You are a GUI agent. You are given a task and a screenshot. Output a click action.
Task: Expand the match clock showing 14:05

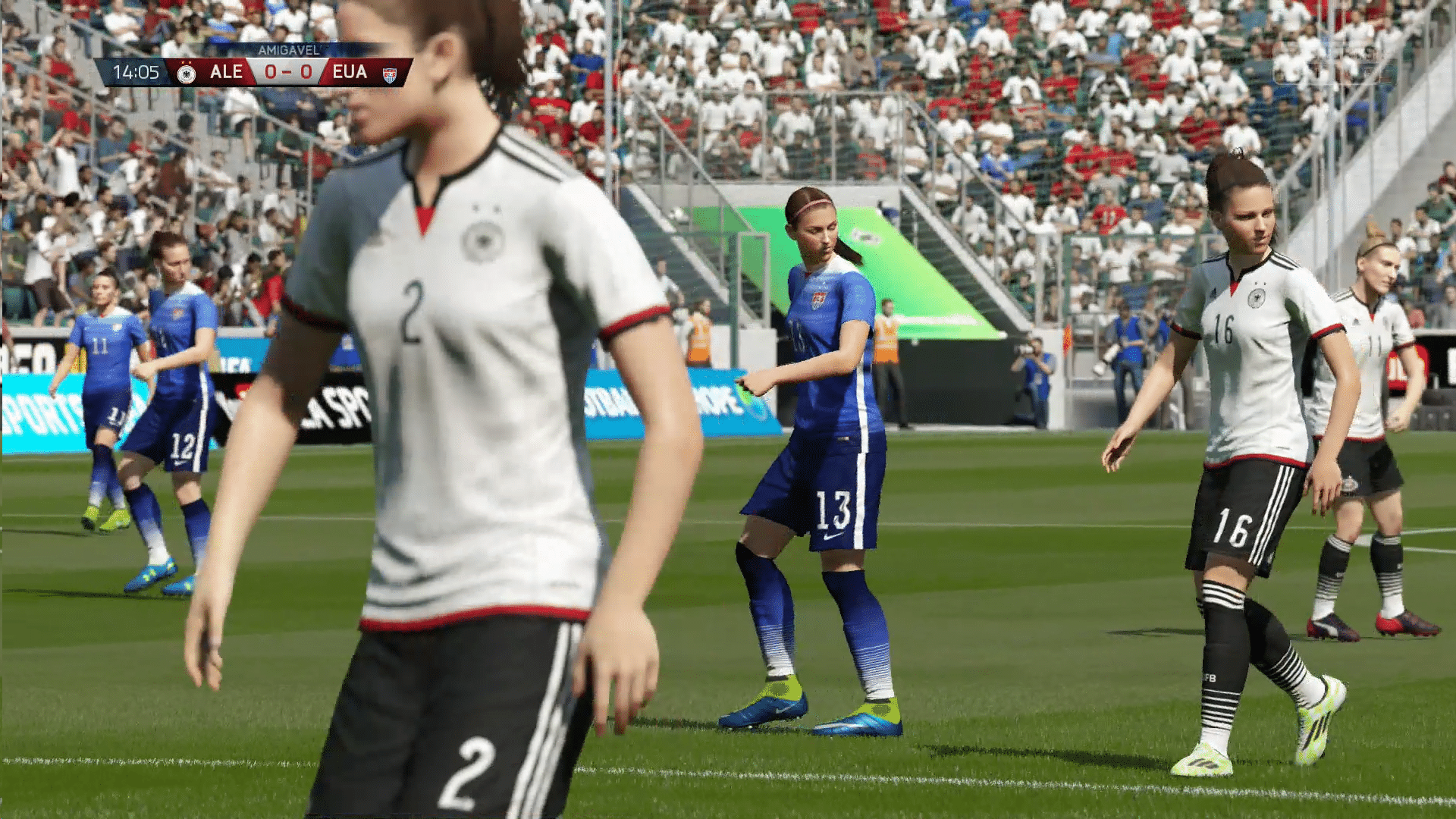[x=135, y=73]
